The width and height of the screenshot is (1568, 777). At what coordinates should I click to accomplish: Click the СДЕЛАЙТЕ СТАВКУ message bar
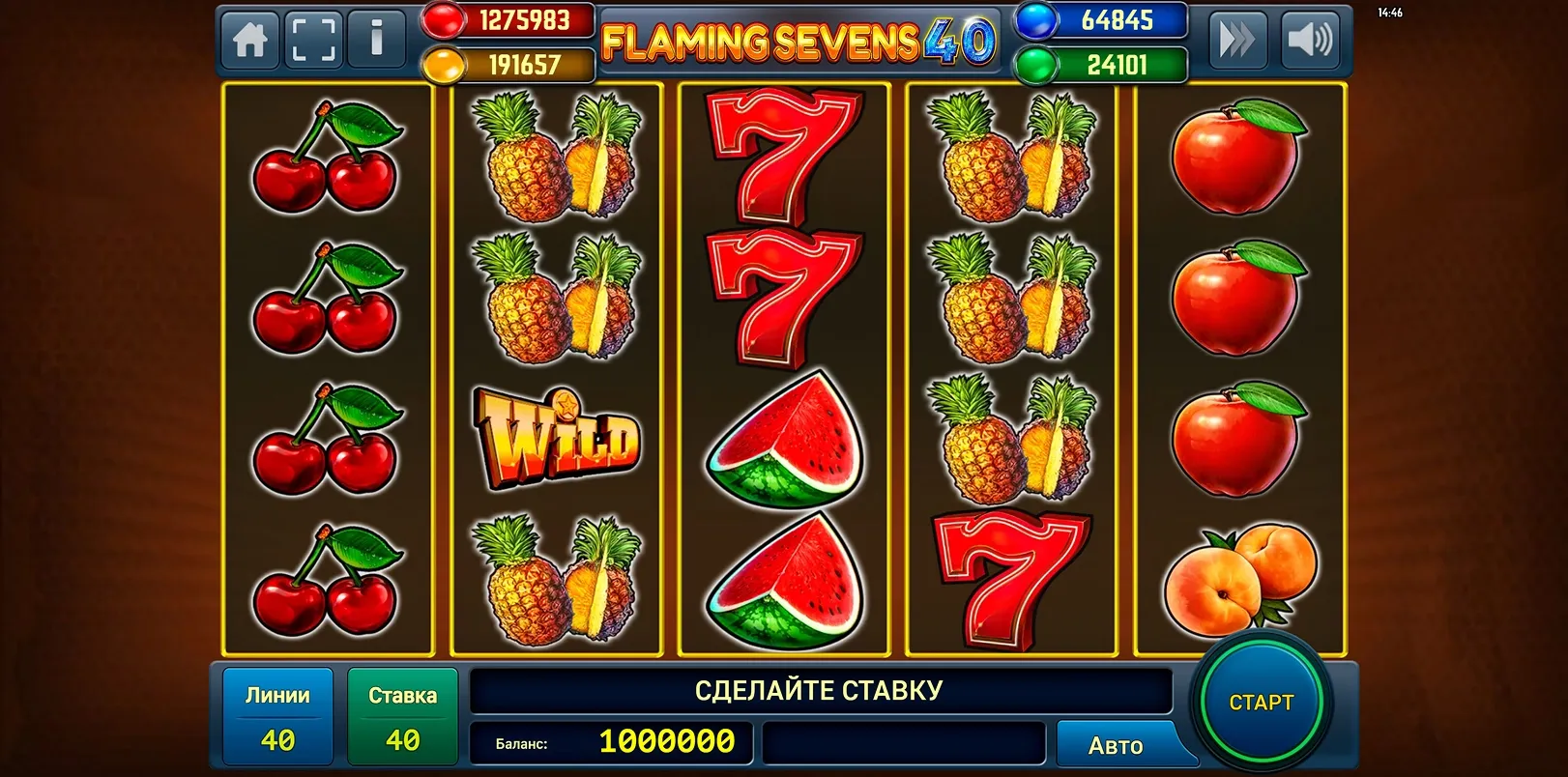click(820, 690)
